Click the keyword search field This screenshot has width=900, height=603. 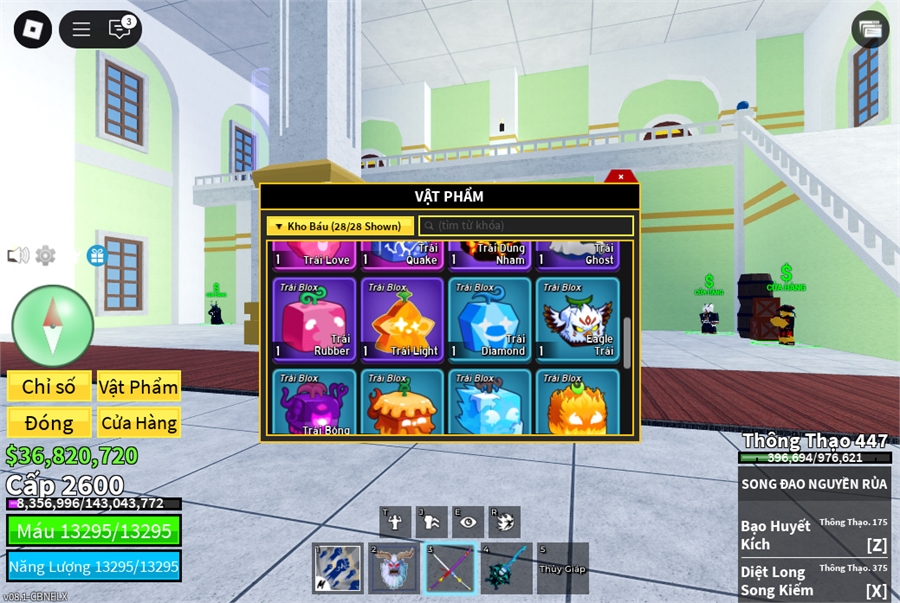[x=526, y=226]
